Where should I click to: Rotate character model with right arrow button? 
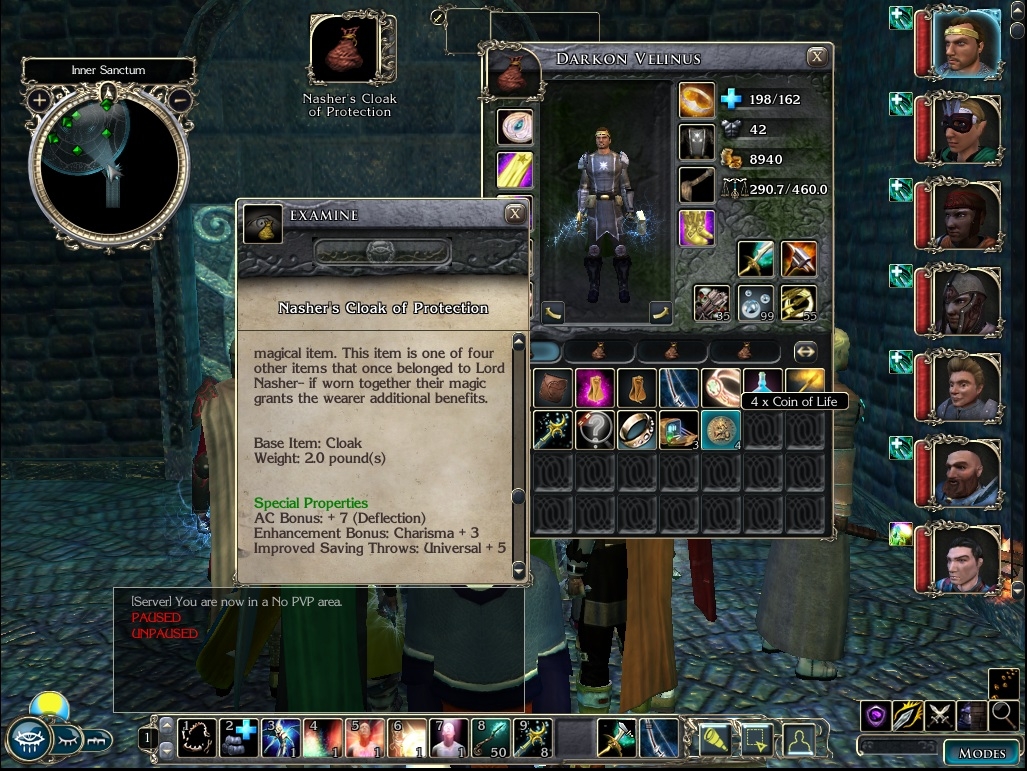click(x=660, y=312)
